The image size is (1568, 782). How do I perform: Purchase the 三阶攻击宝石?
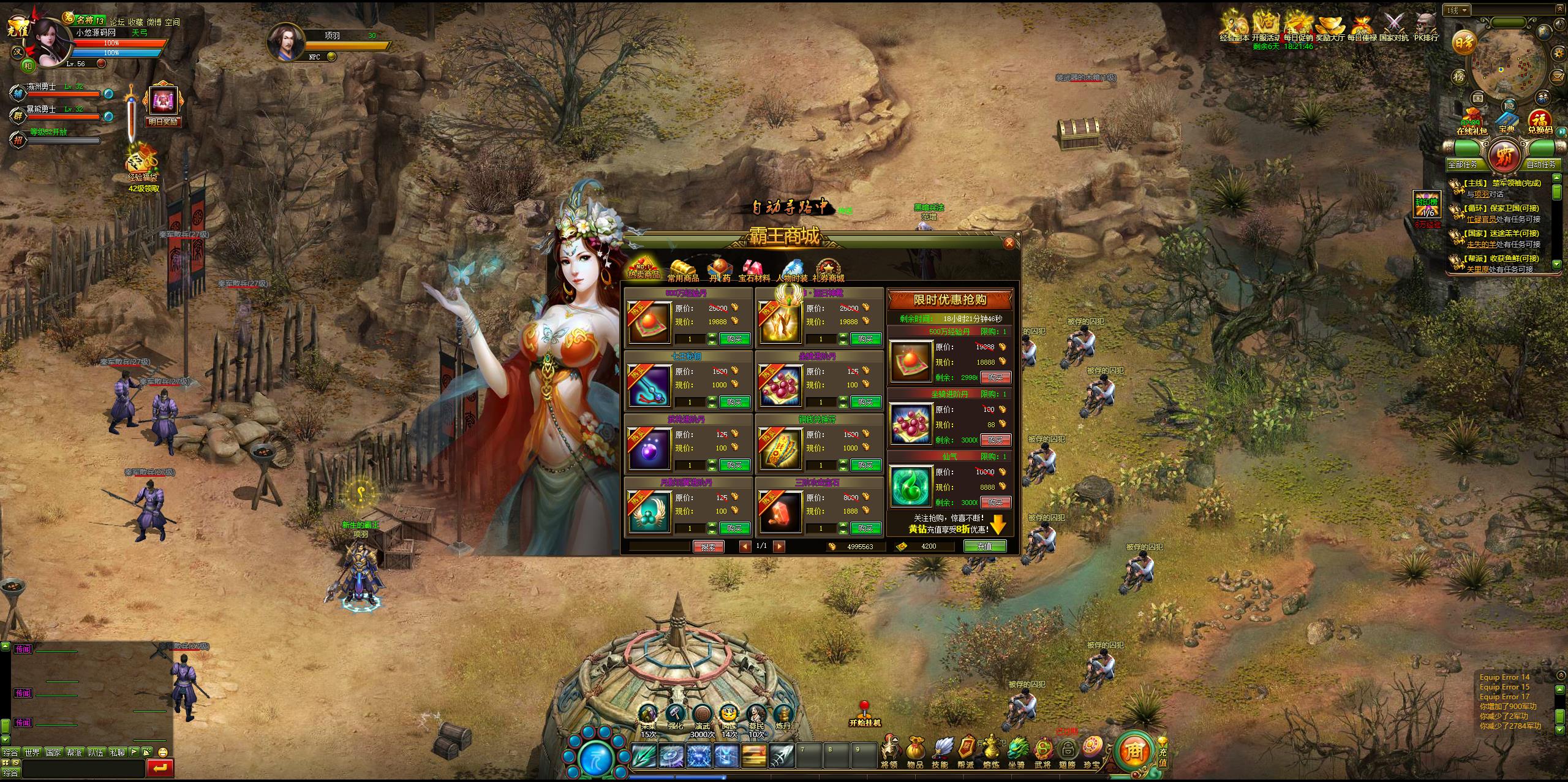coord(865,528)
